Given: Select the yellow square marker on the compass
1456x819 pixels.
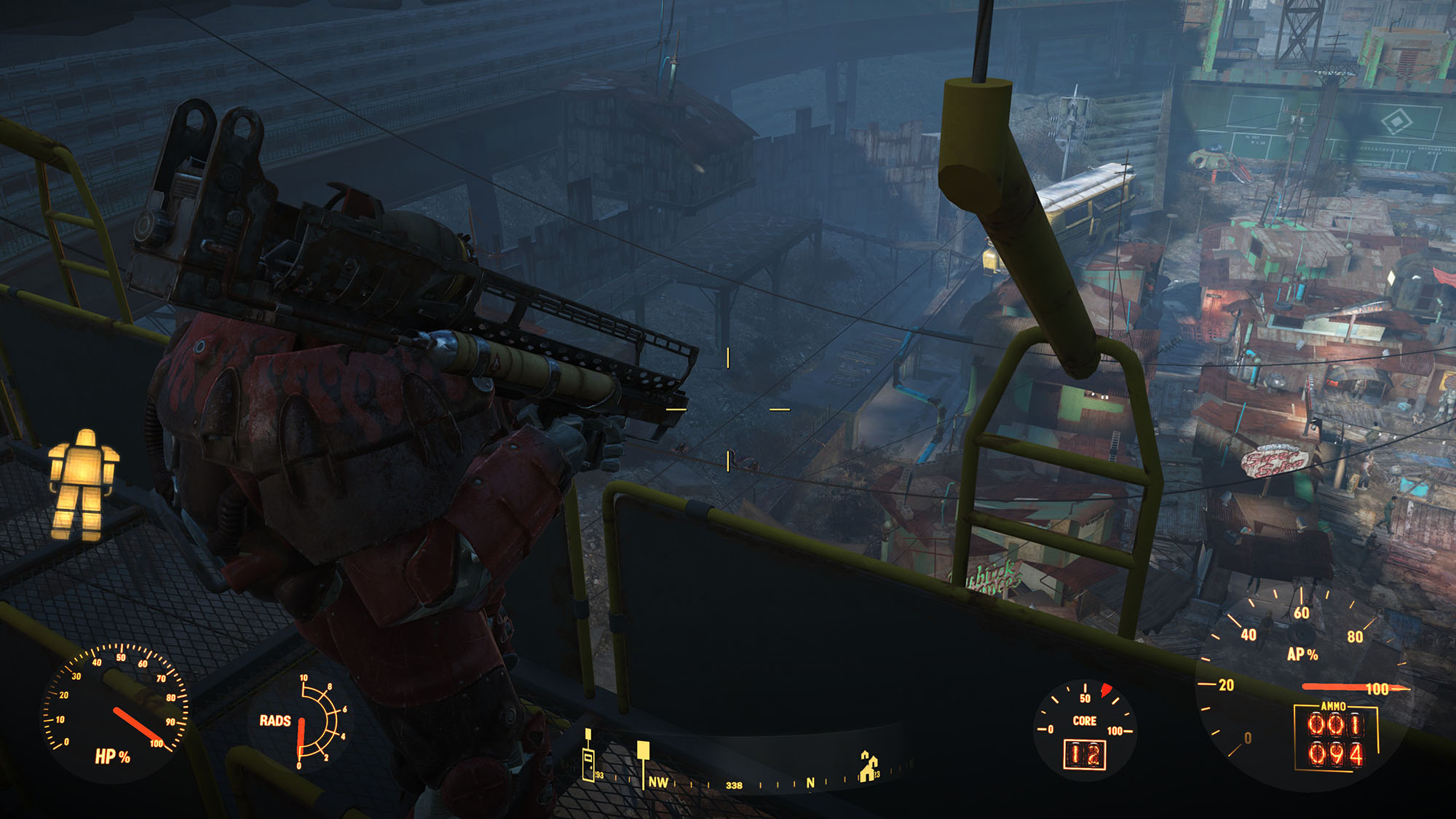Looking at the screenshot, I should pyautogui.click(x=643, y=751).
